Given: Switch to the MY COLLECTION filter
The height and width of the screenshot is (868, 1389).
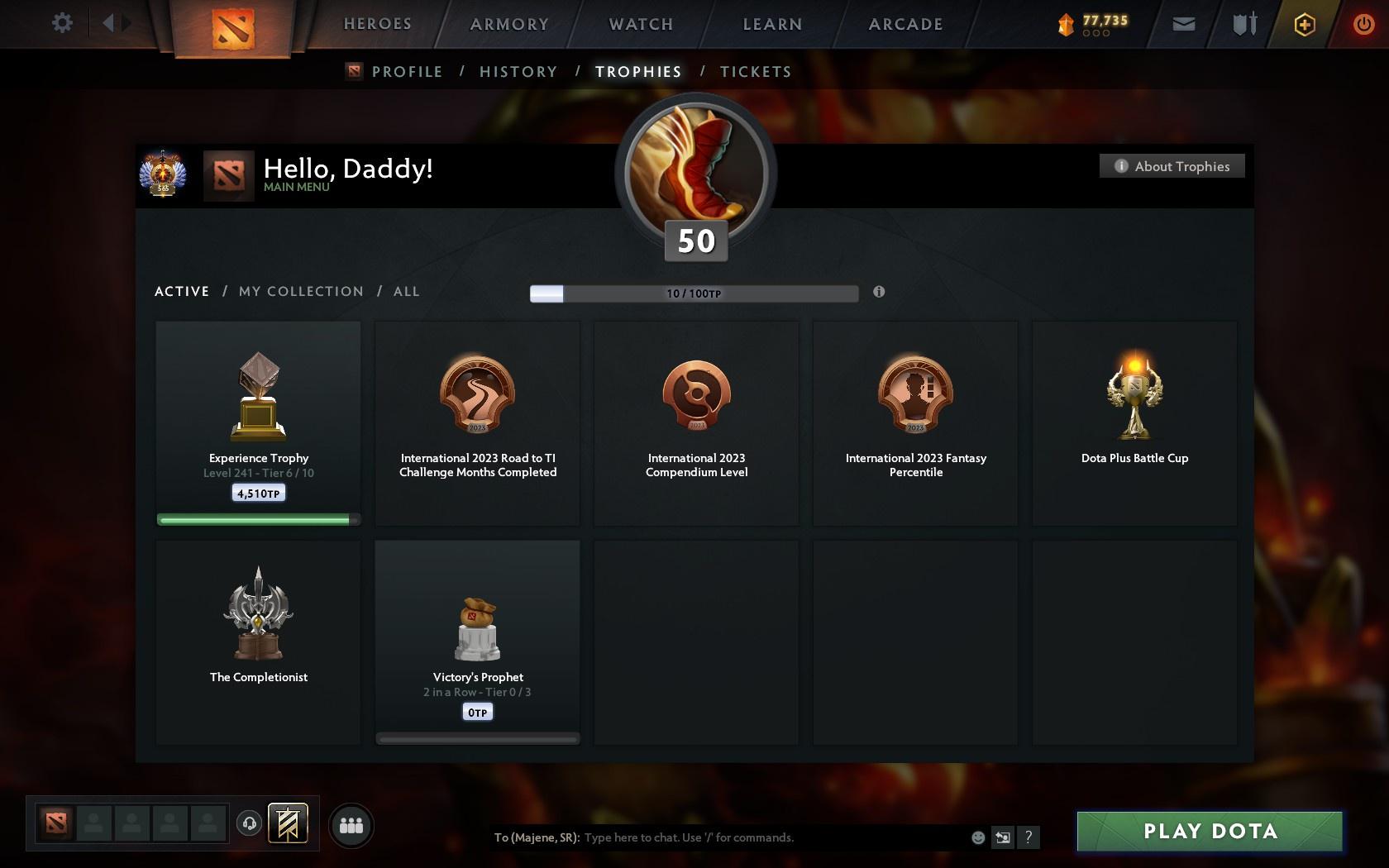Looking at the screenshot, I should [x=300, y=291].
